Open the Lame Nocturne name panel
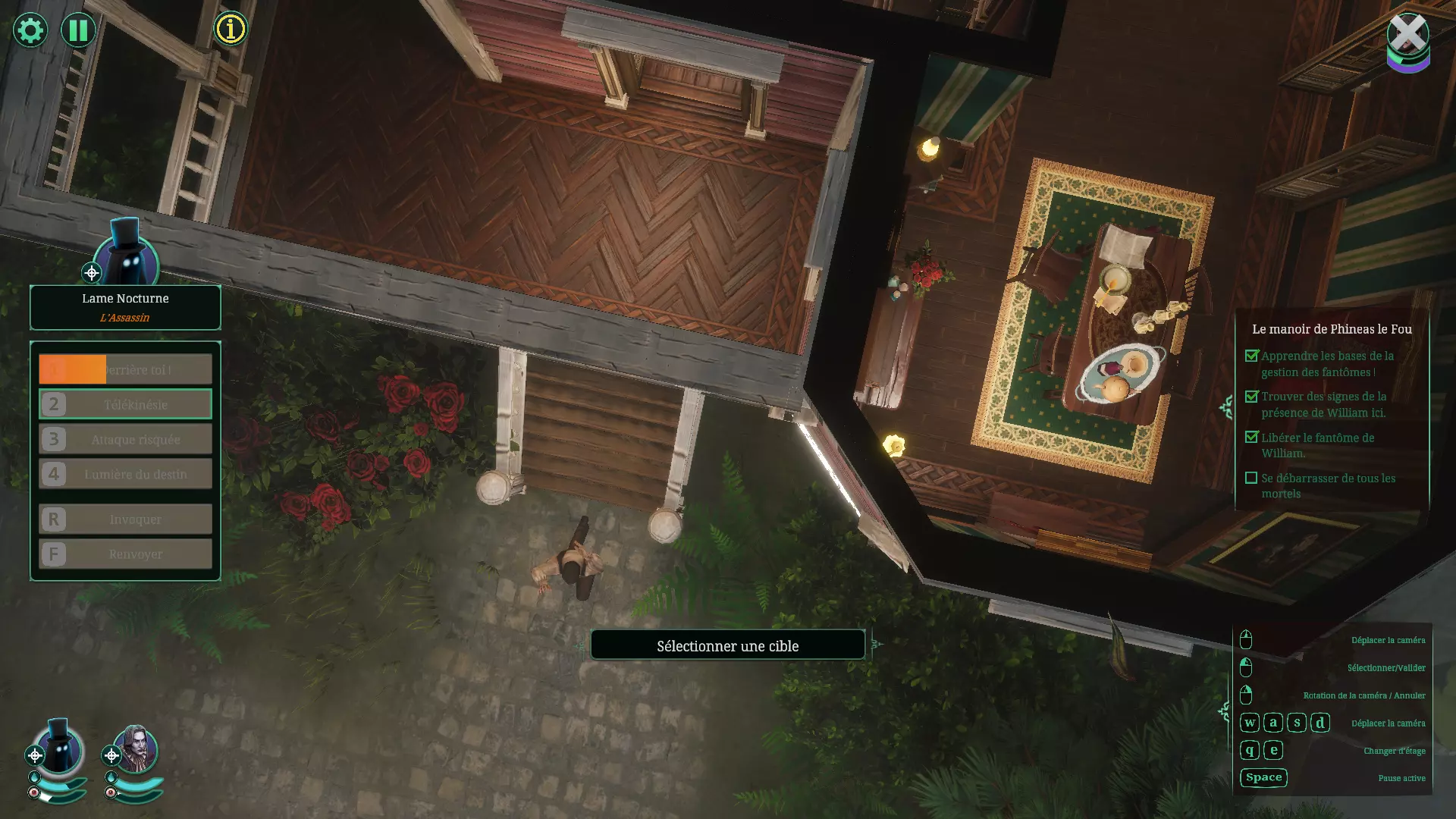Screen dimensions: 1456x819 [x=125, y=307]
